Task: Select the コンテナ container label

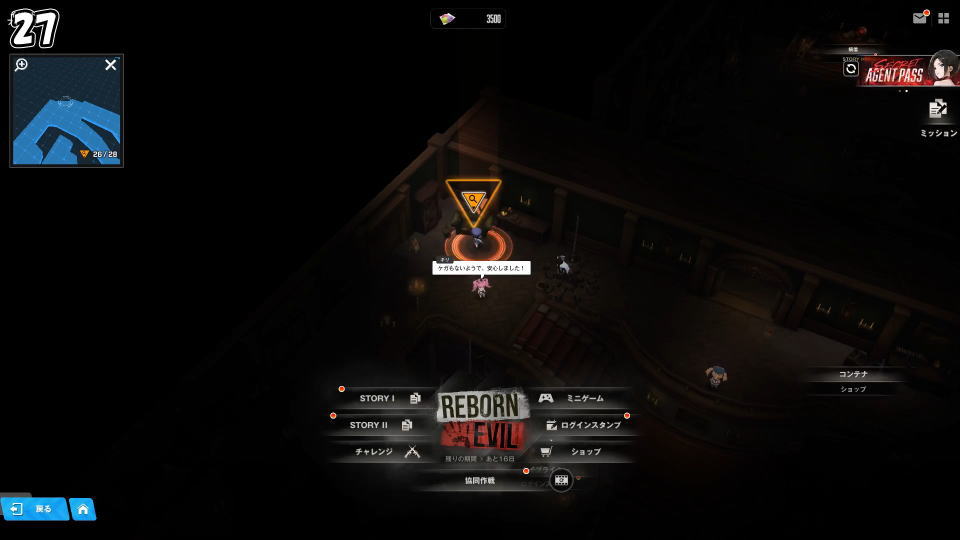Action: tap(853, 374)
